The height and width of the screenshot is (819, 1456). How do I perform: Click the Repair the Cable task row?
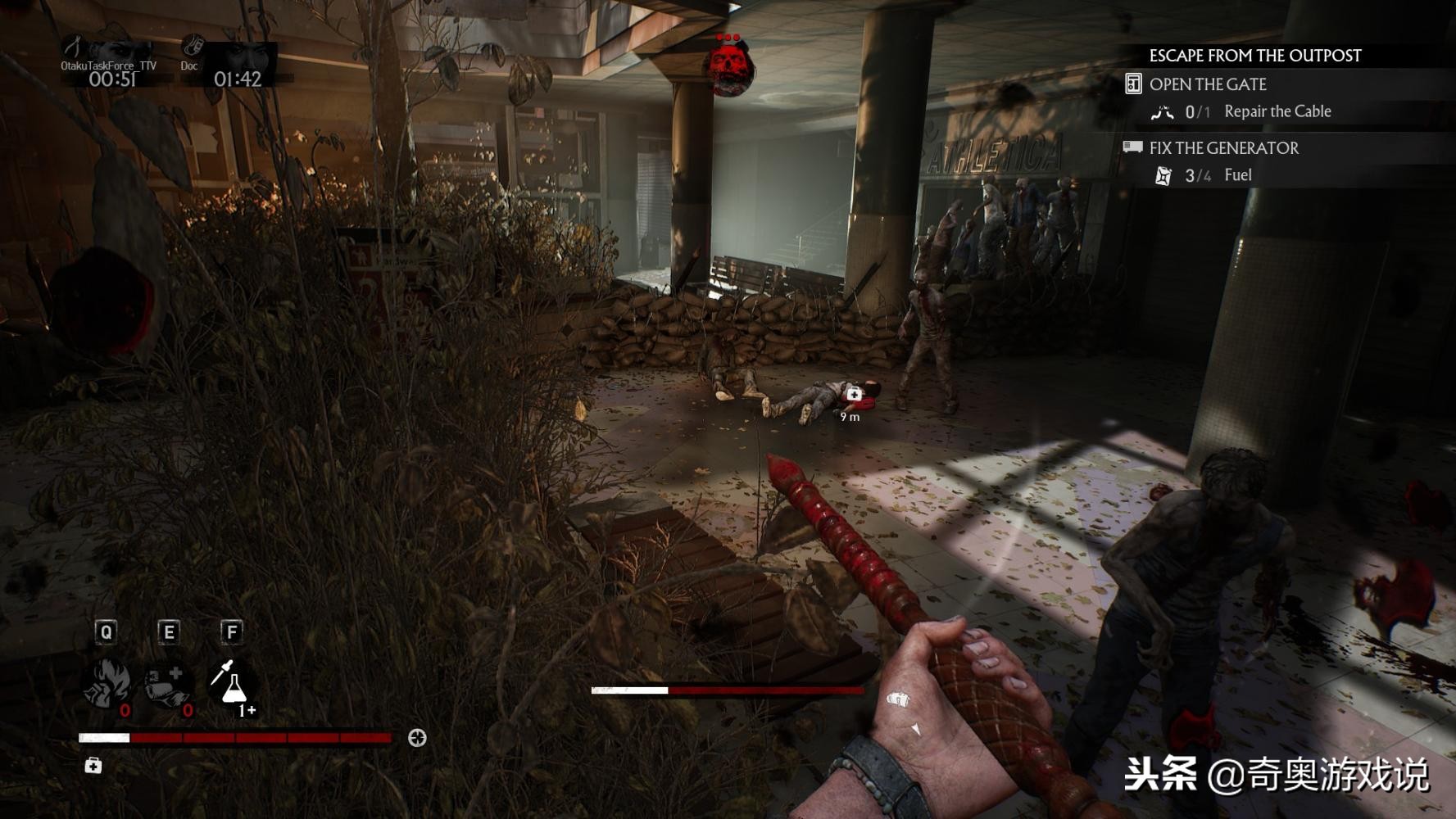tap(1277, 111)
